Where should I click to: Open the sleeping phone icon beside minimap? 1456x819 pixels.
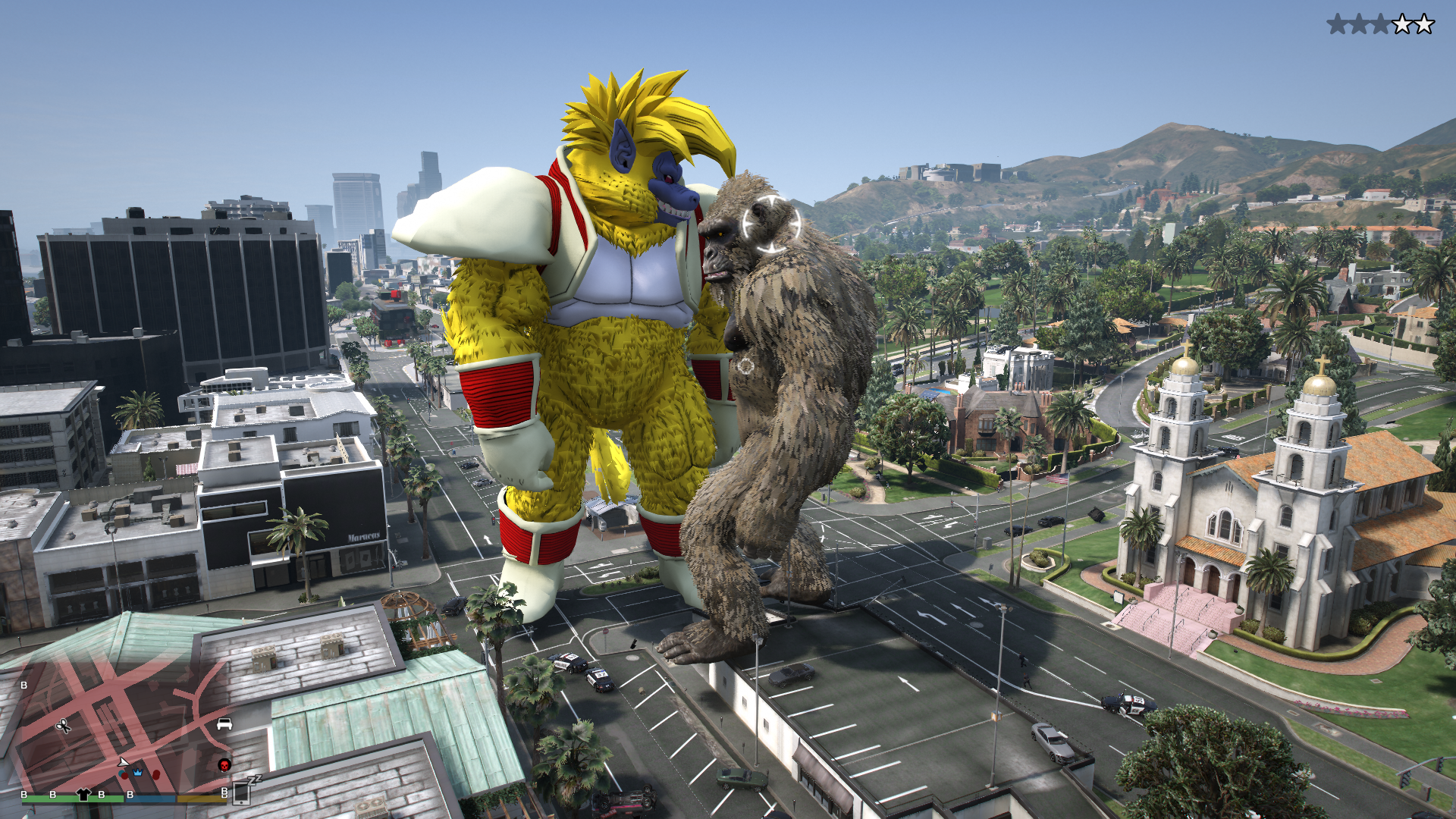(x=243, y=791)
